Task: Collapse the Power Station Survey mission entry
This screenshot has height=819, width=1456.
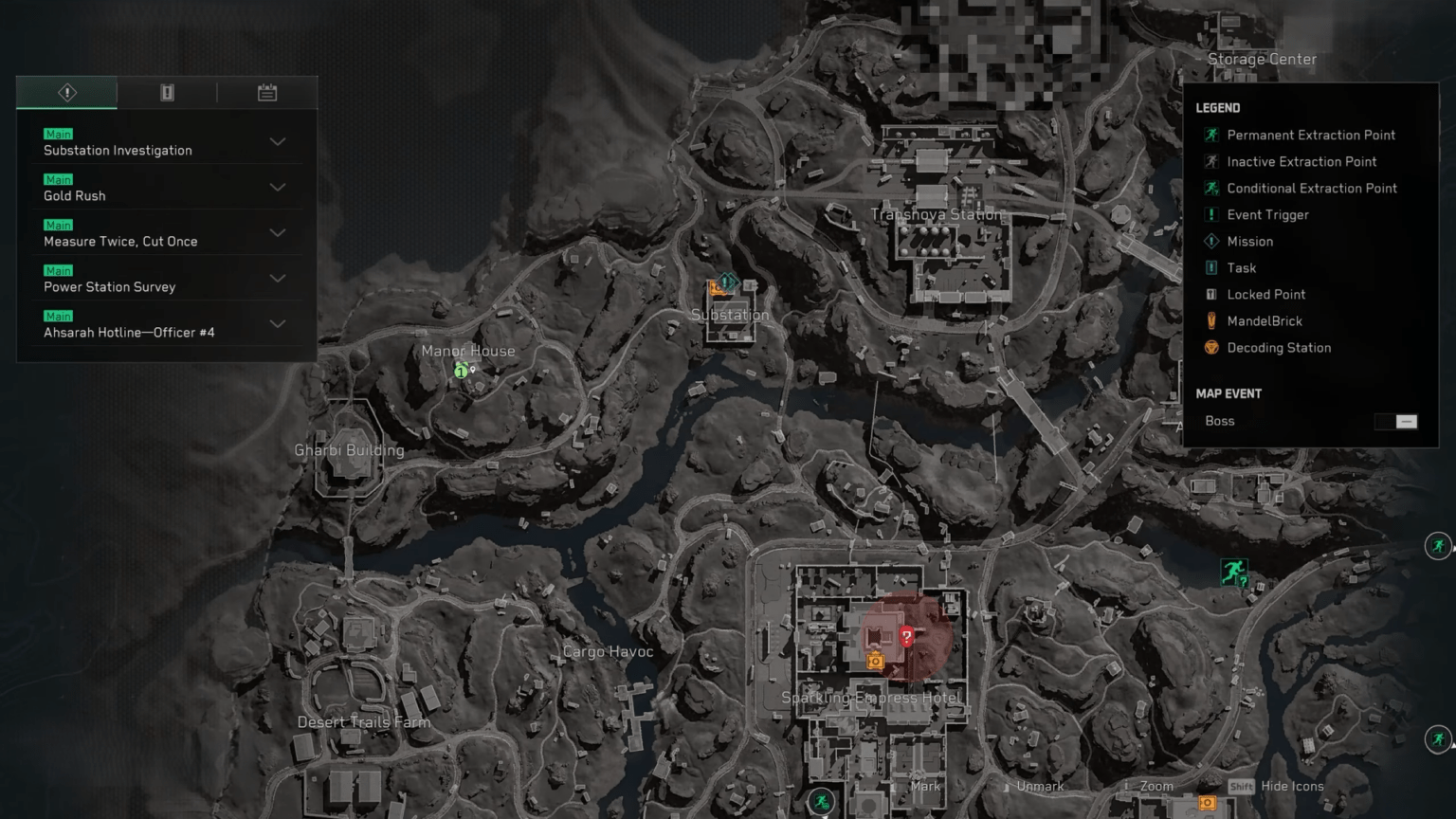Action: tap(277, 278)
